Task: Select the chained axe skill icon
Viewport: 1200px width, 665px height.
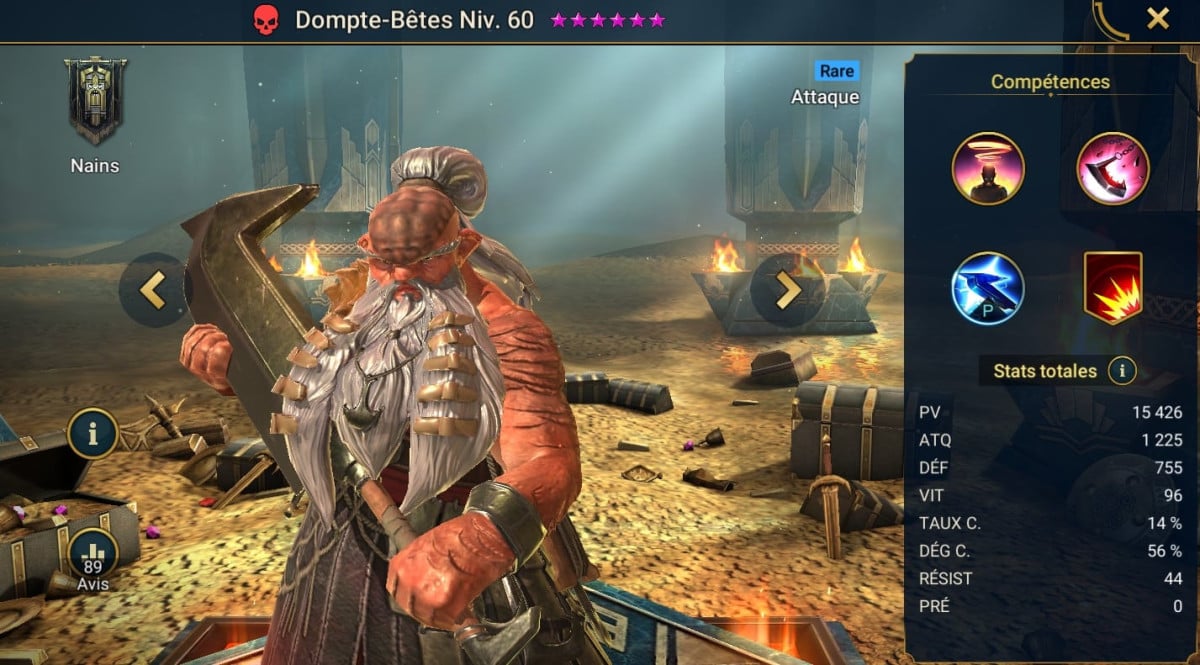Action: point(1113,168)
